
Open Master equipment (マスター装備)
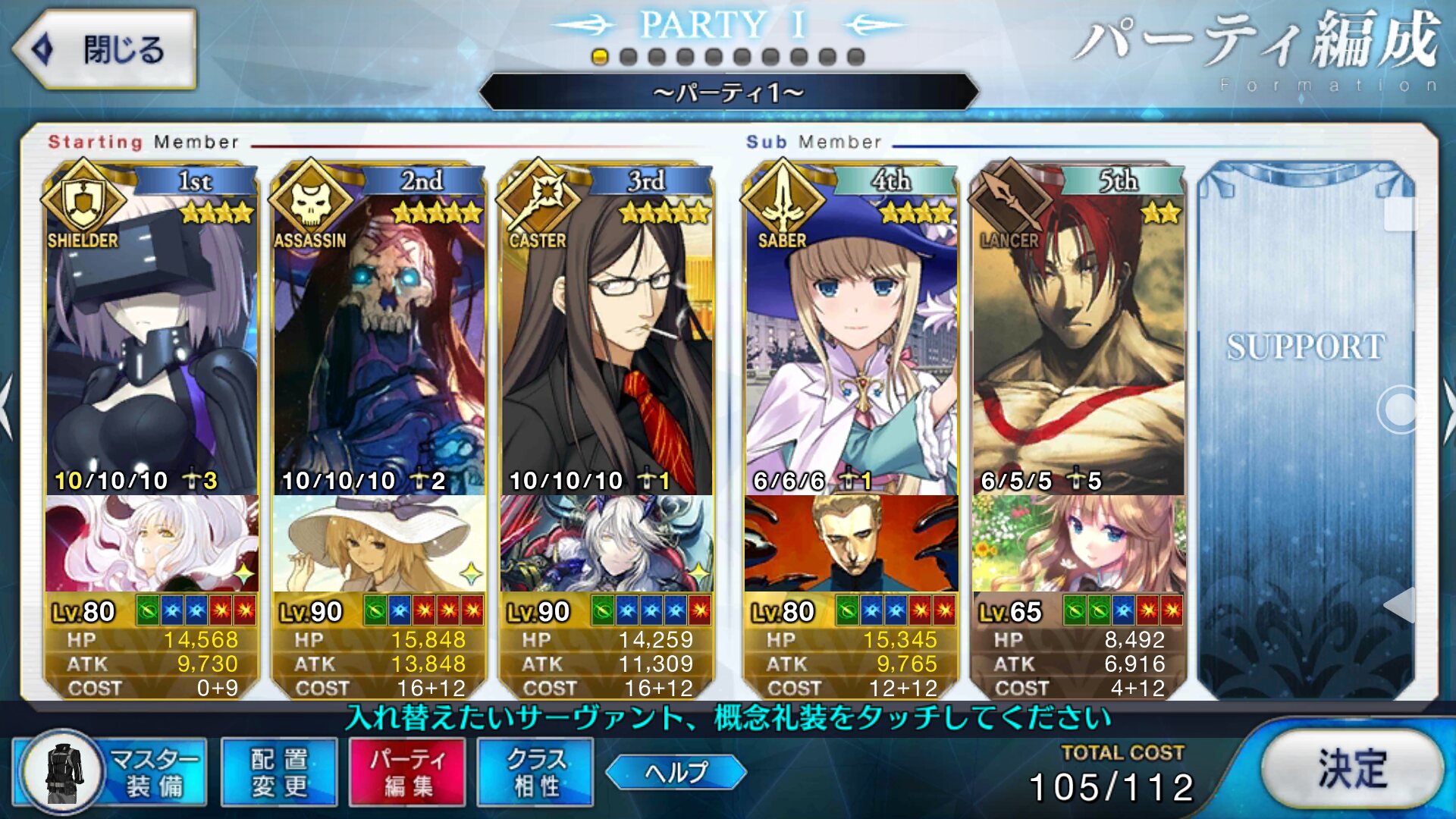pos(110,772)
